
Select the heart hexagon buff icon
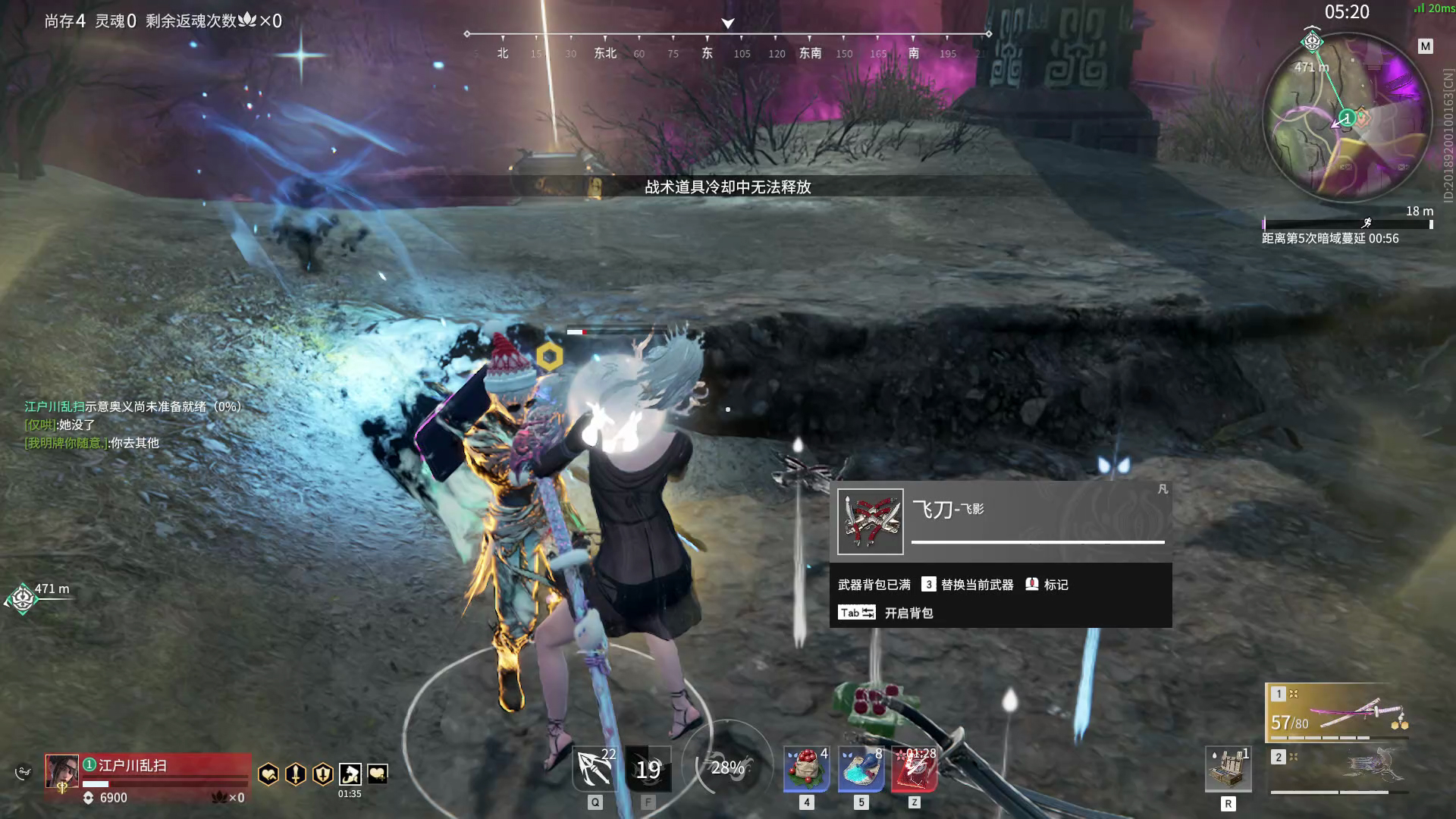(268, 773)
